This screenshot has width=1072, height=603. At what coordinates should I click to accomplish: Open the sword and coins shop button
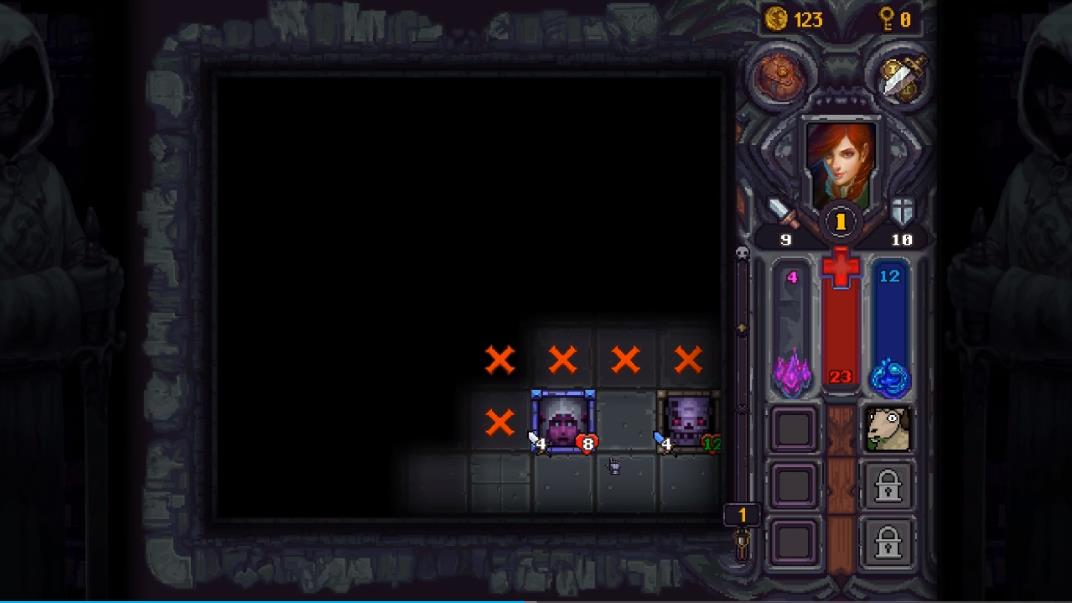coord(902,76)
